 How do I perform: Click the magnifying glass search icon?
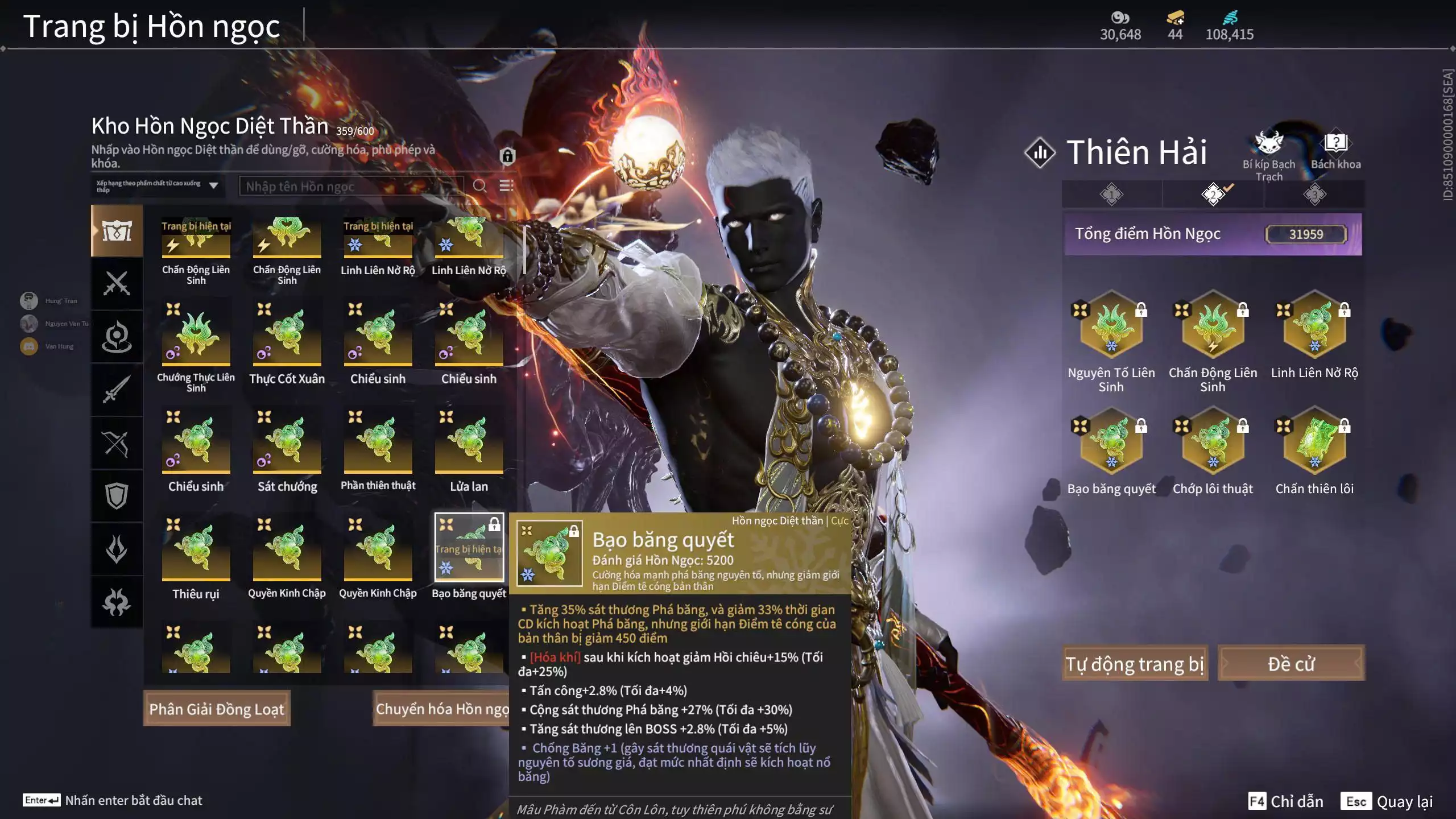click(479, 186)
